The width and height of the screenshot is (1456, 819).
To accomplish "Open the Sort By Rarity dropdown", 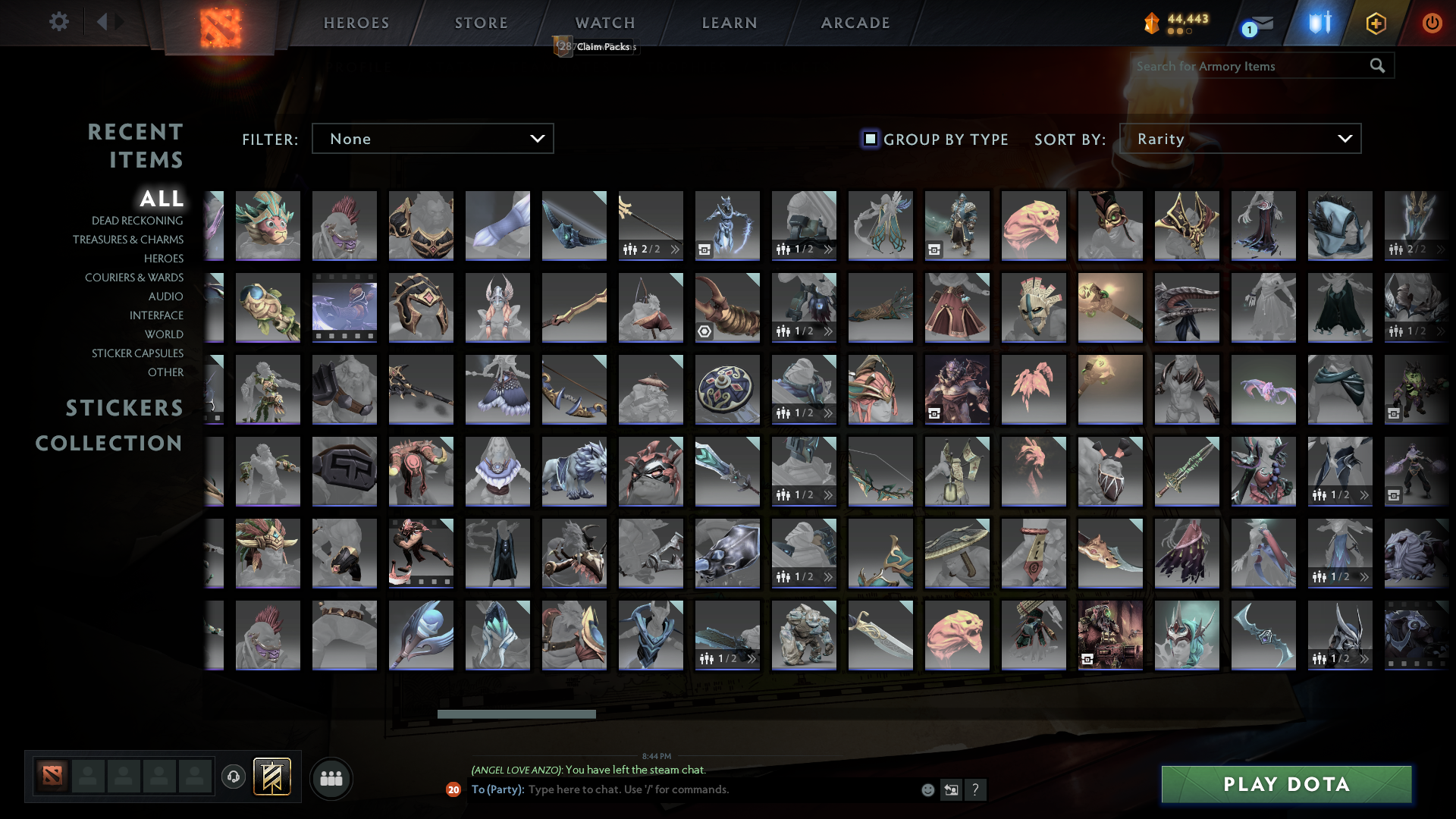I will pos(1239,138).
